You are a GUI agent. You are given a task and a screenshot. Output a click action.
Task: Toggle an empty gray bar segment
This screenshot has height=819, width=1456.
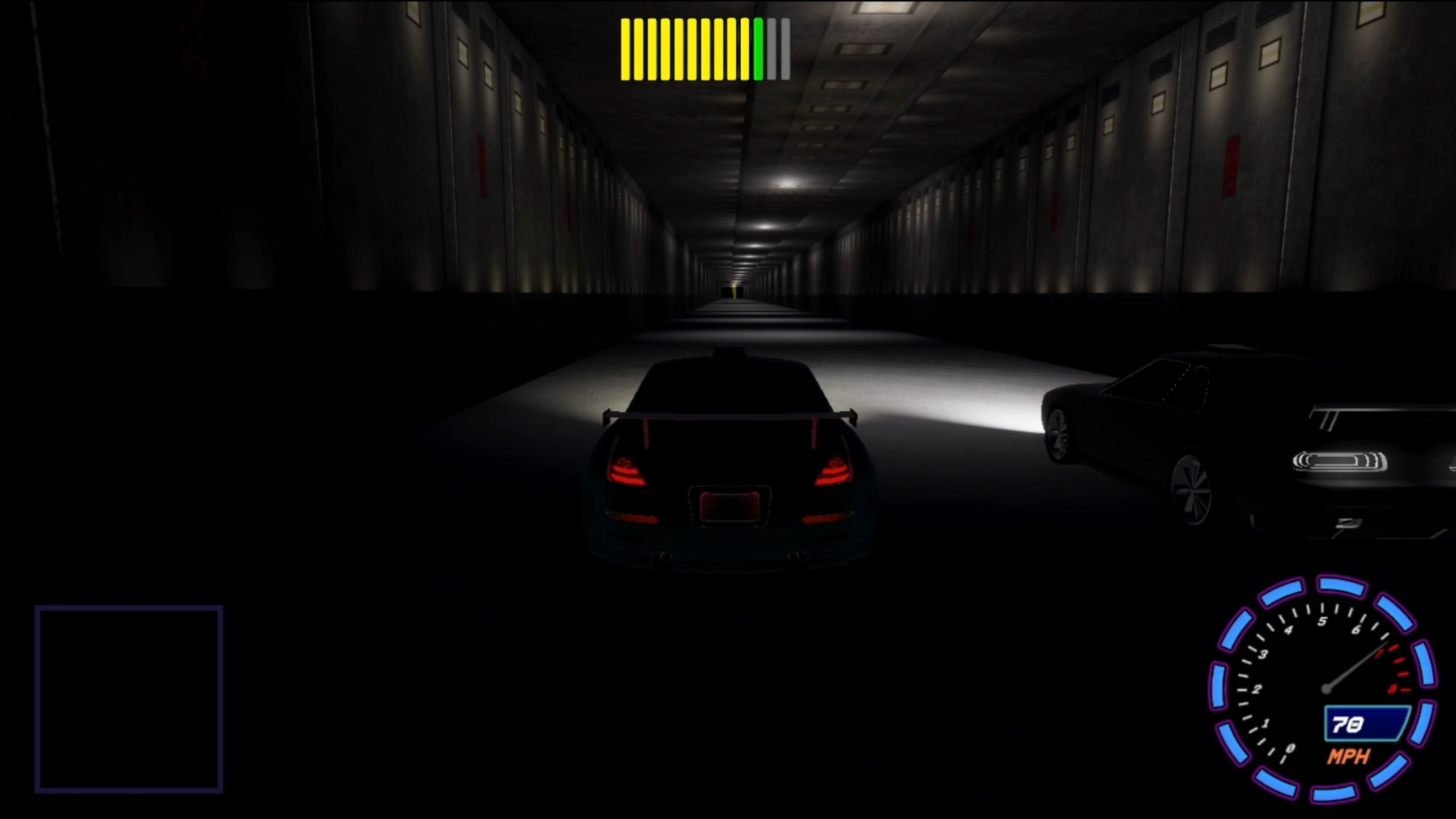pyautogui.click(x=772, y=48)
